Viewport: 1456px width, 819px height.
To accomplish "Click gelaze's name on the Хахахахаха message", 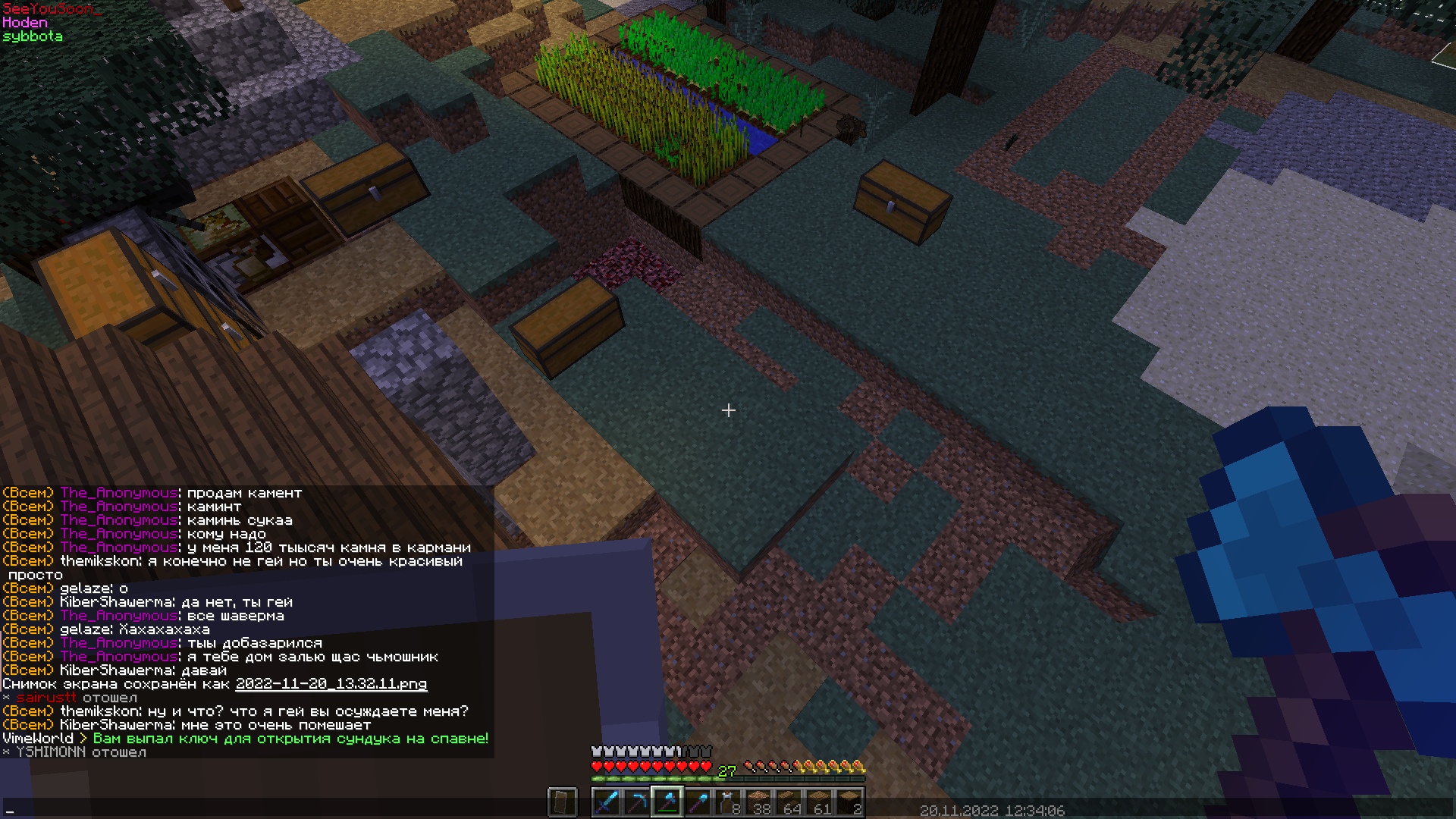I will pos(85,629).
